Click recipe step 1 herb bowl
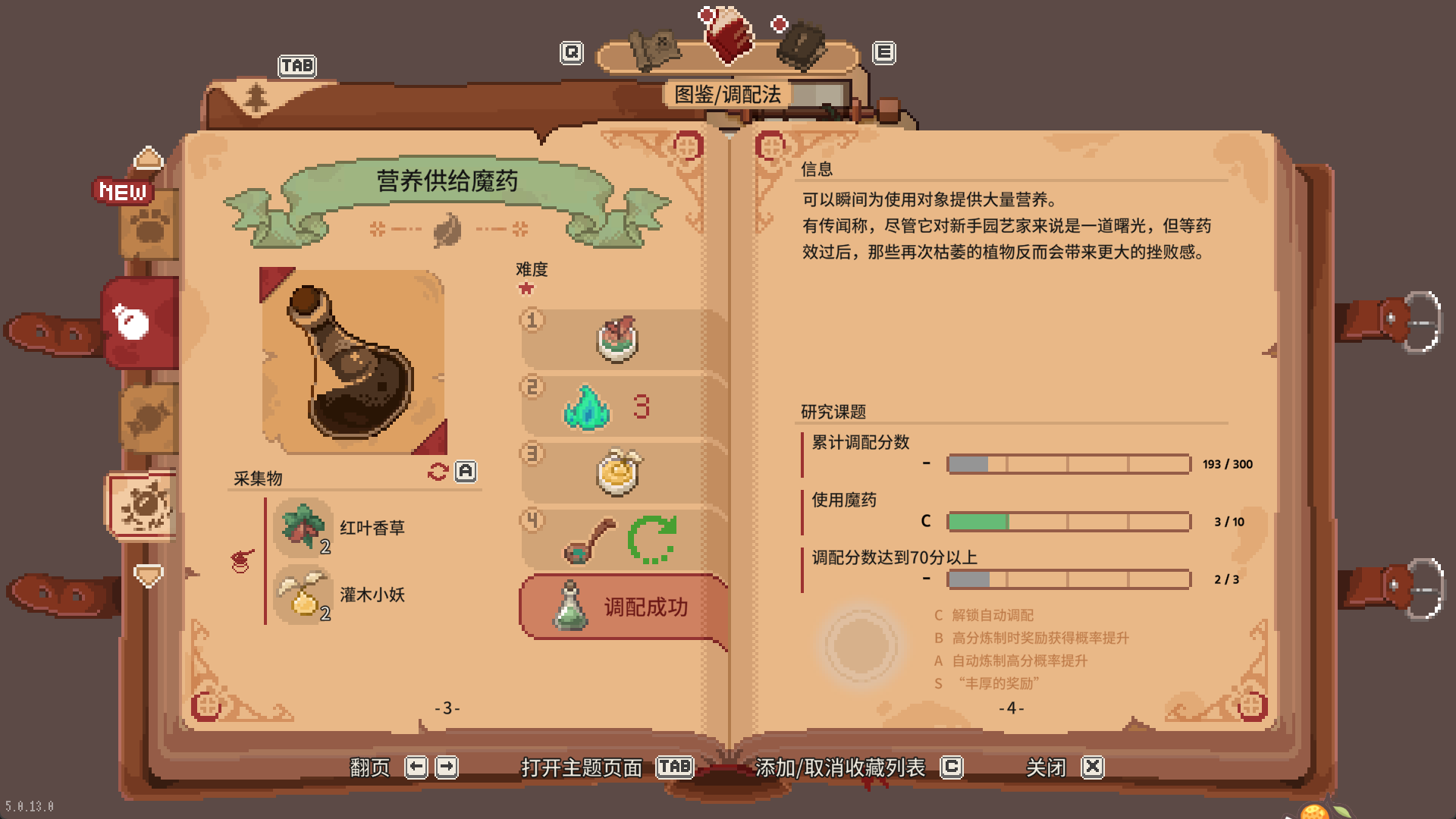Screen dimensions: 1456x819 (617, 339)
